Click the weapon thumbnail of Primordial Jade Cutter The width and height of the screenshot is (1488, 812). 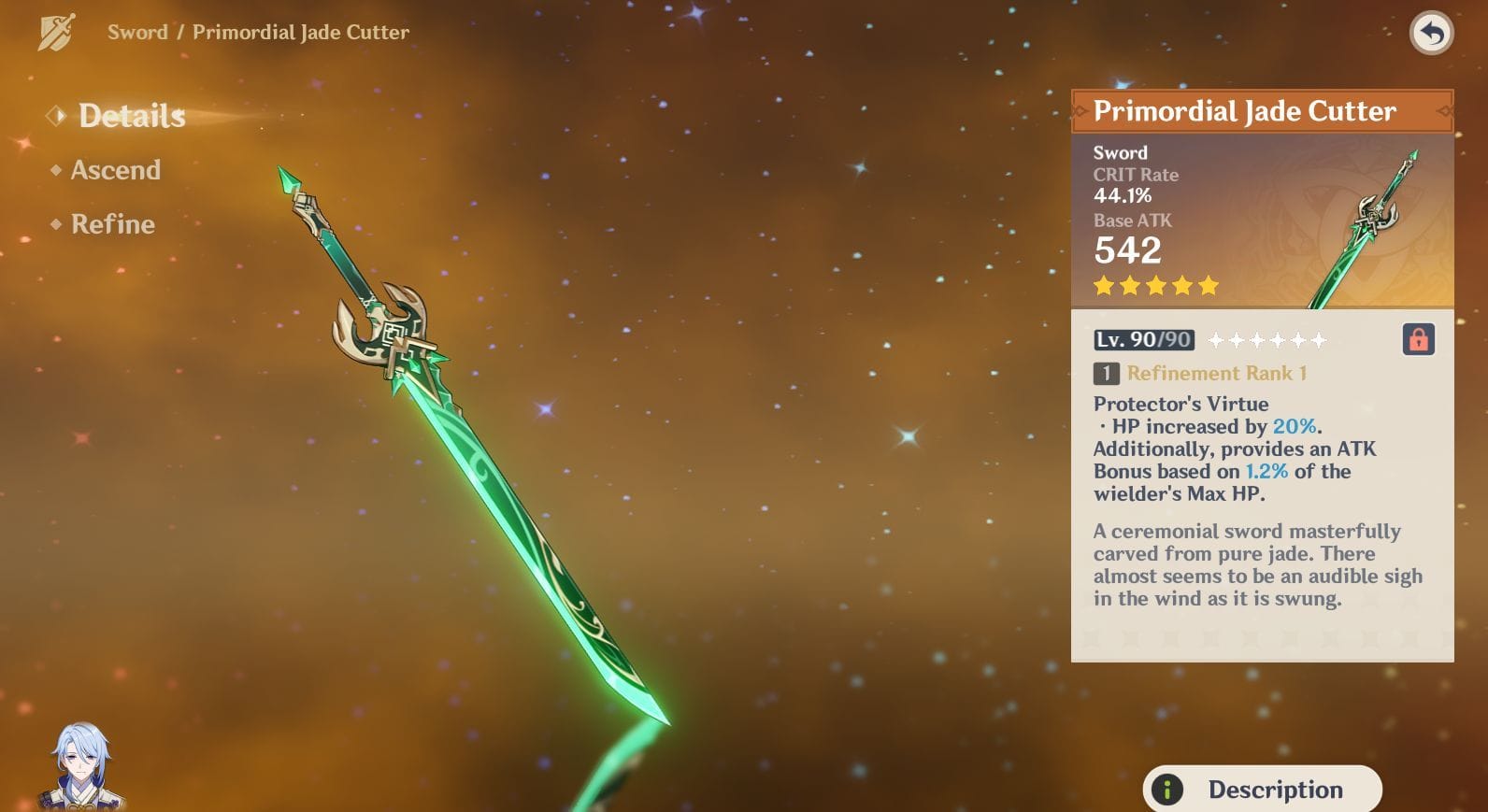click(1367, 221)
